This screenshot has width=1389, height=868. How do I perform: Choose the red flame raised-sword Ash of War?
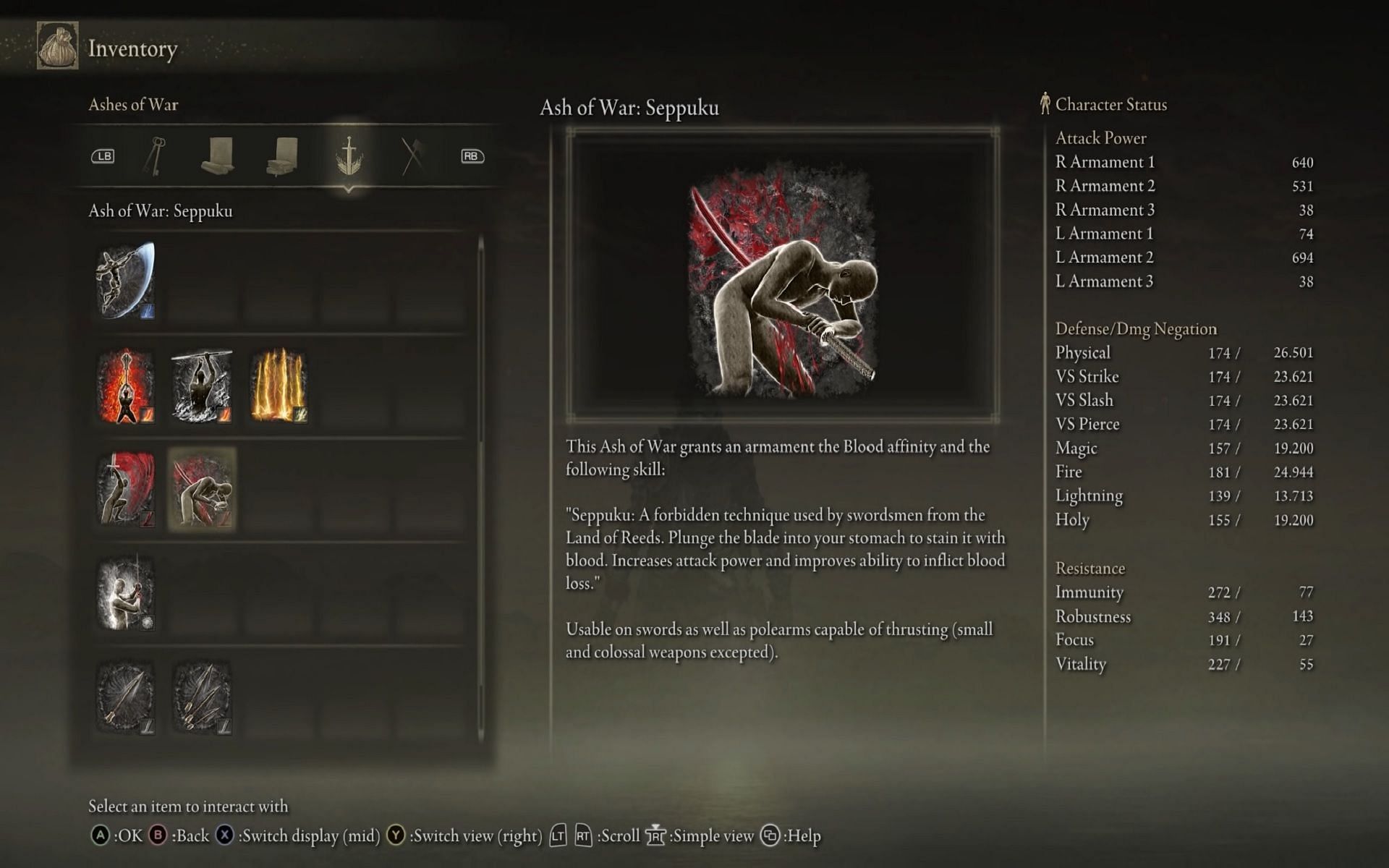pos(125,386)
